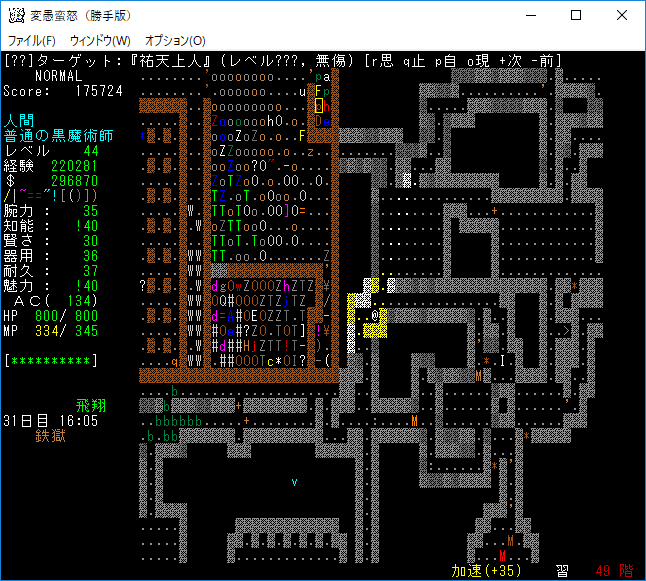Open the オプション(O) menu
This screenshot has height=581, width=646.
pyautogui.click(x=175, y=41)
